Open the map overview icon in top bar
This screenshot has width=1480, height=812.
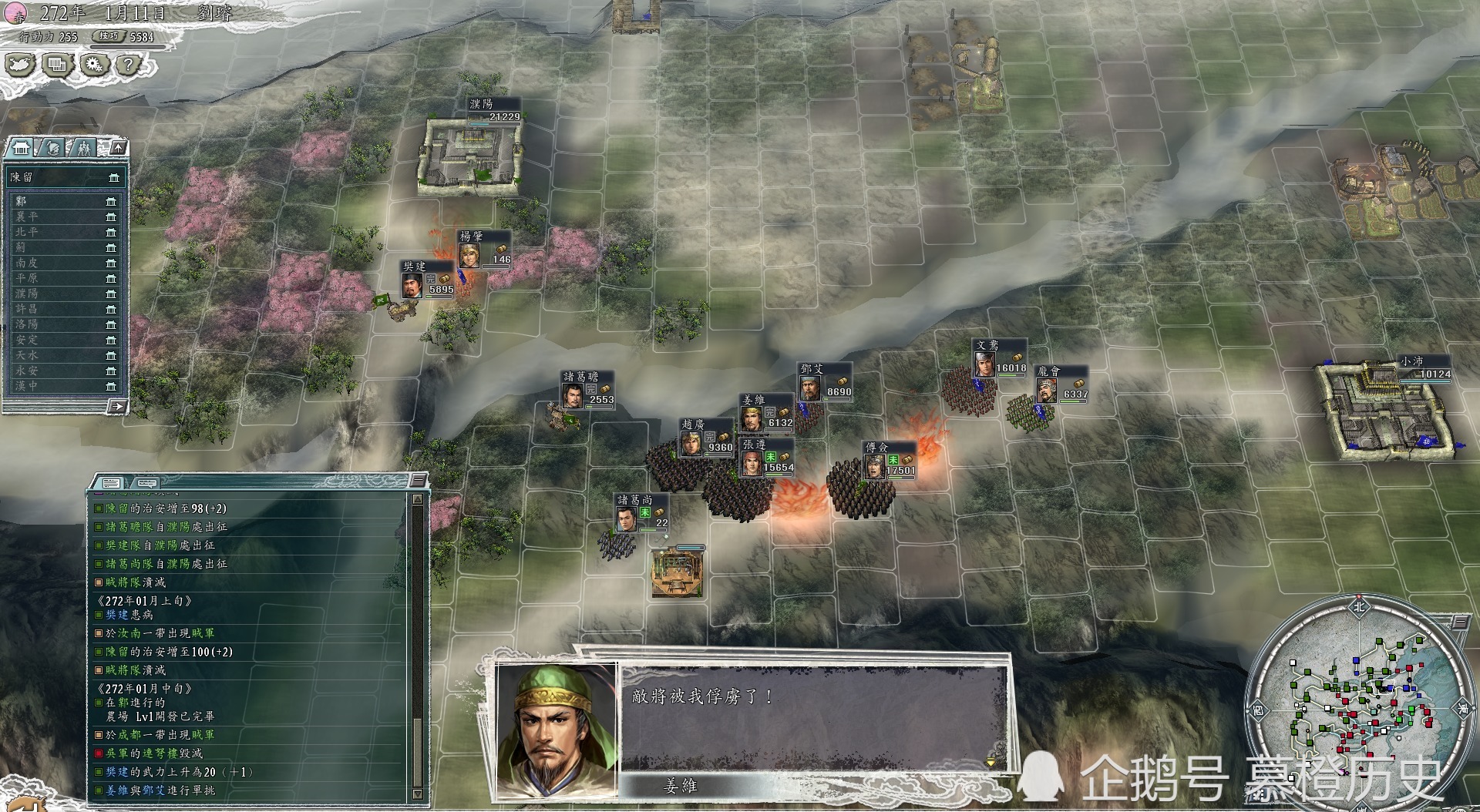(20, 65)
